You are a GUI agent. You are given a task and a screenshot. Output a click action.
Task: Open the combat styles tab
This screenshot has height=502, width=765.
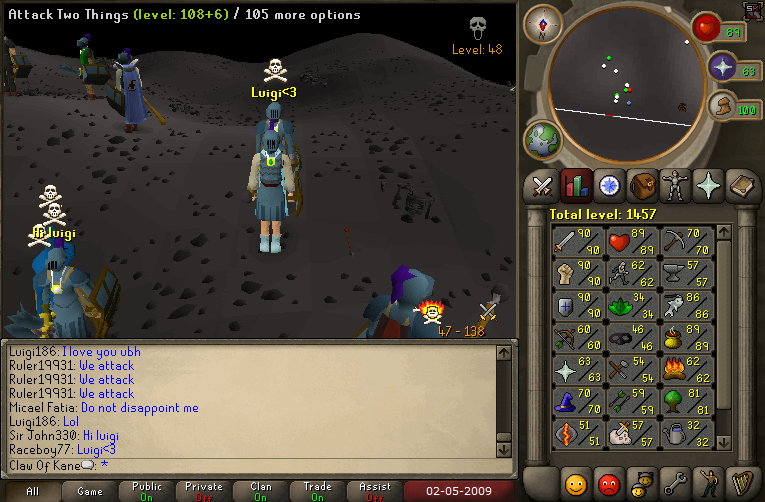(x=542, y=186)
